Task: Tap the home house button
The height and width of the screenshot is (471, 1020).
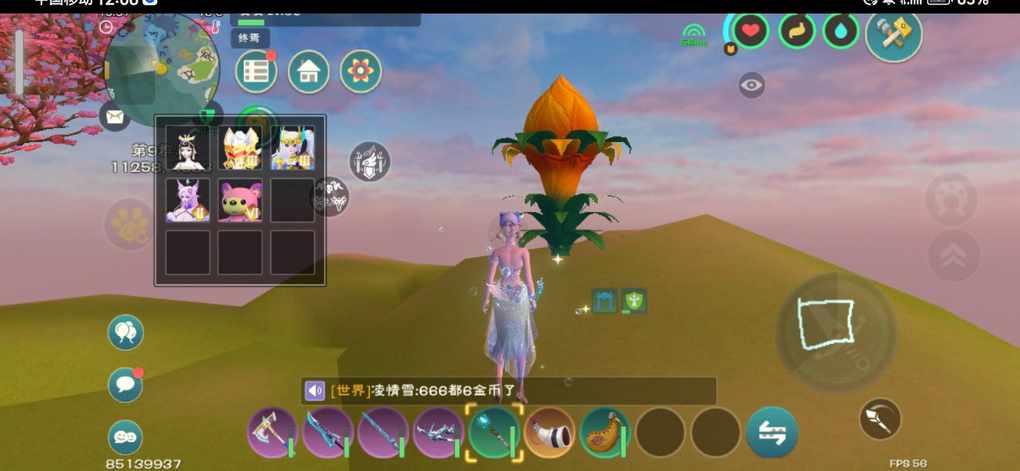Action: tap(309, 72)
